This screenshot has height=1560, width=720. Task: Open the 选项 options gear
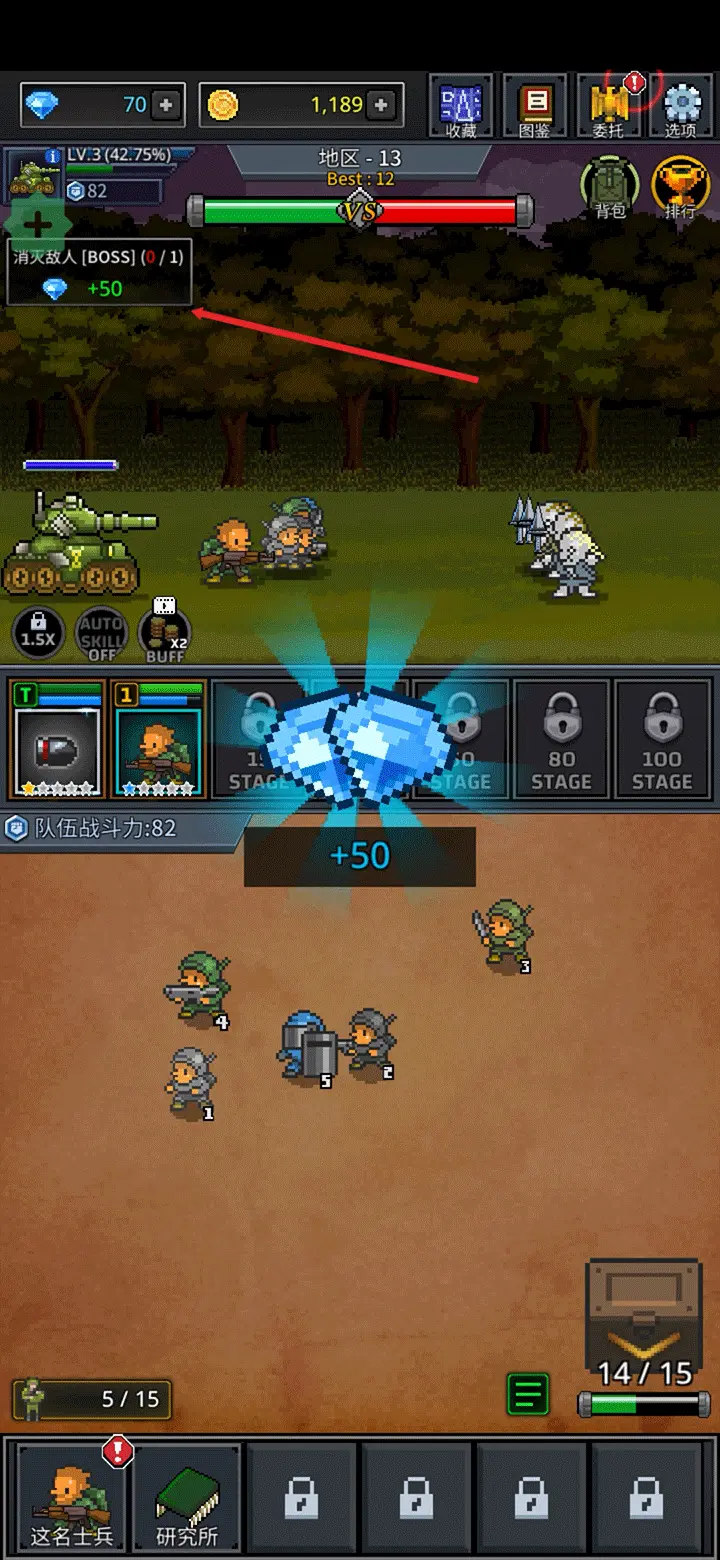click(x=681, y=105)
